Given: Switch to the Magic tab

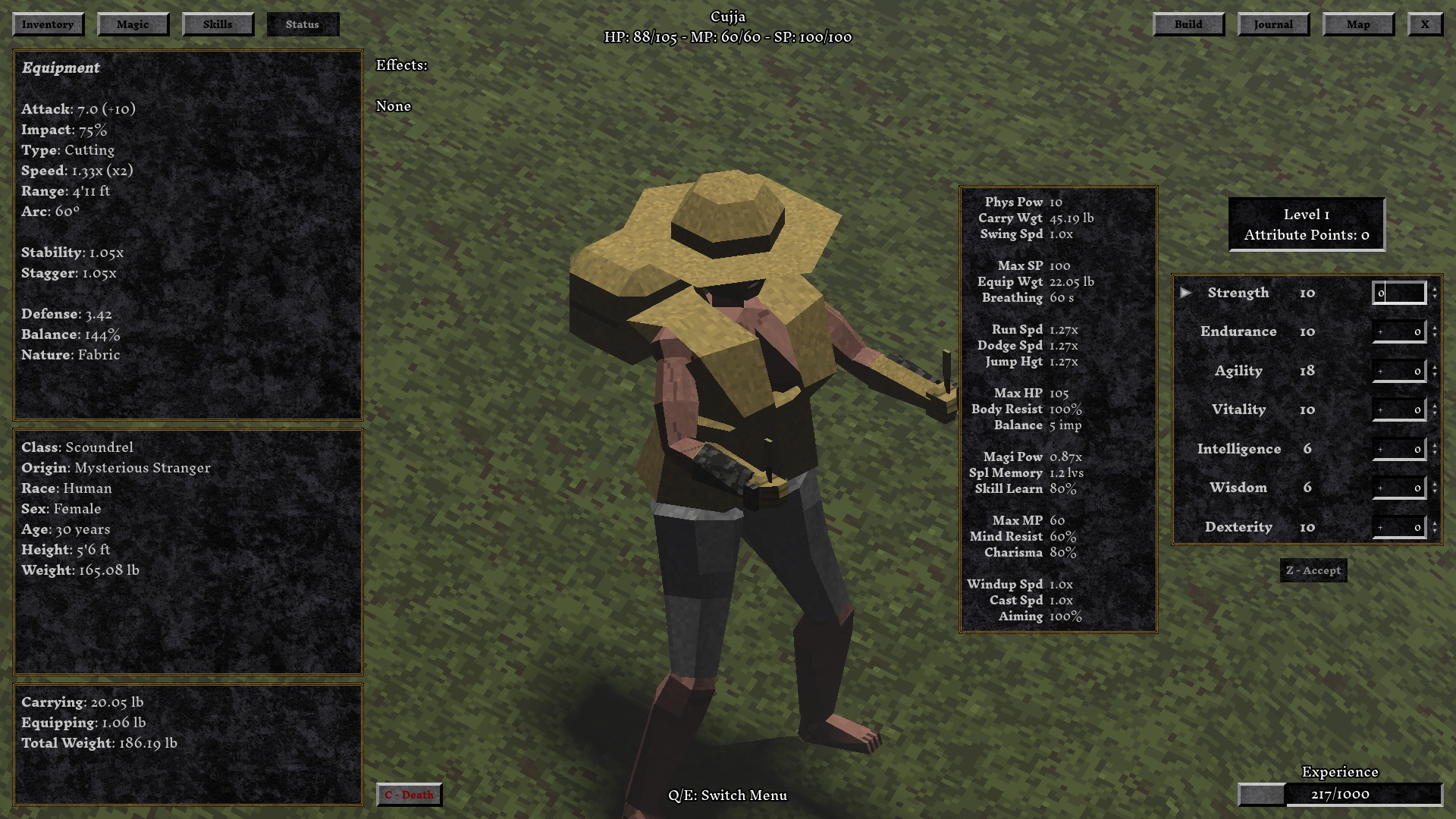Looking at the screenshot, I should [x=133, y=24].
